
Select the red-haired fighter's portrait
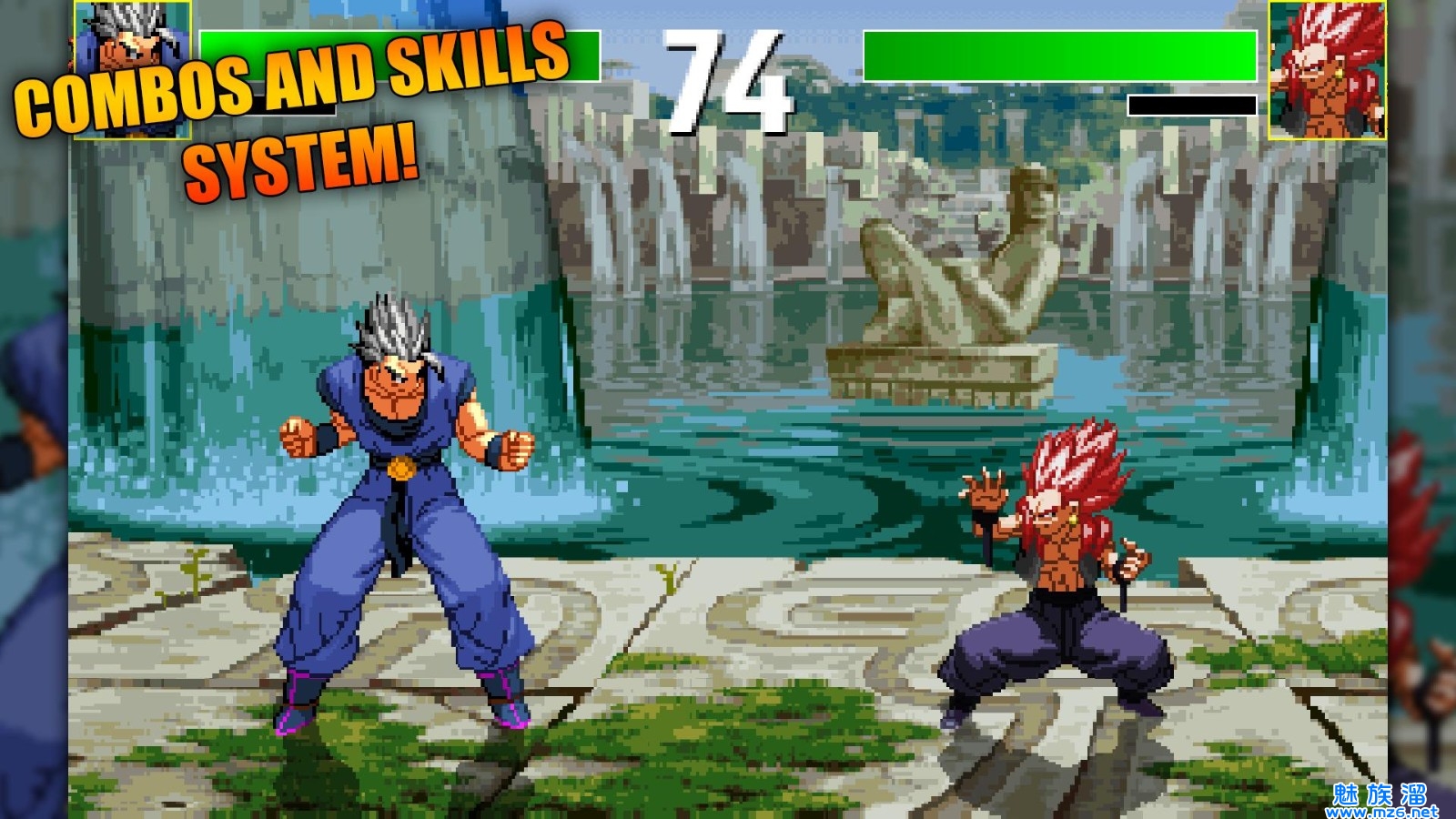(1327, 70)
